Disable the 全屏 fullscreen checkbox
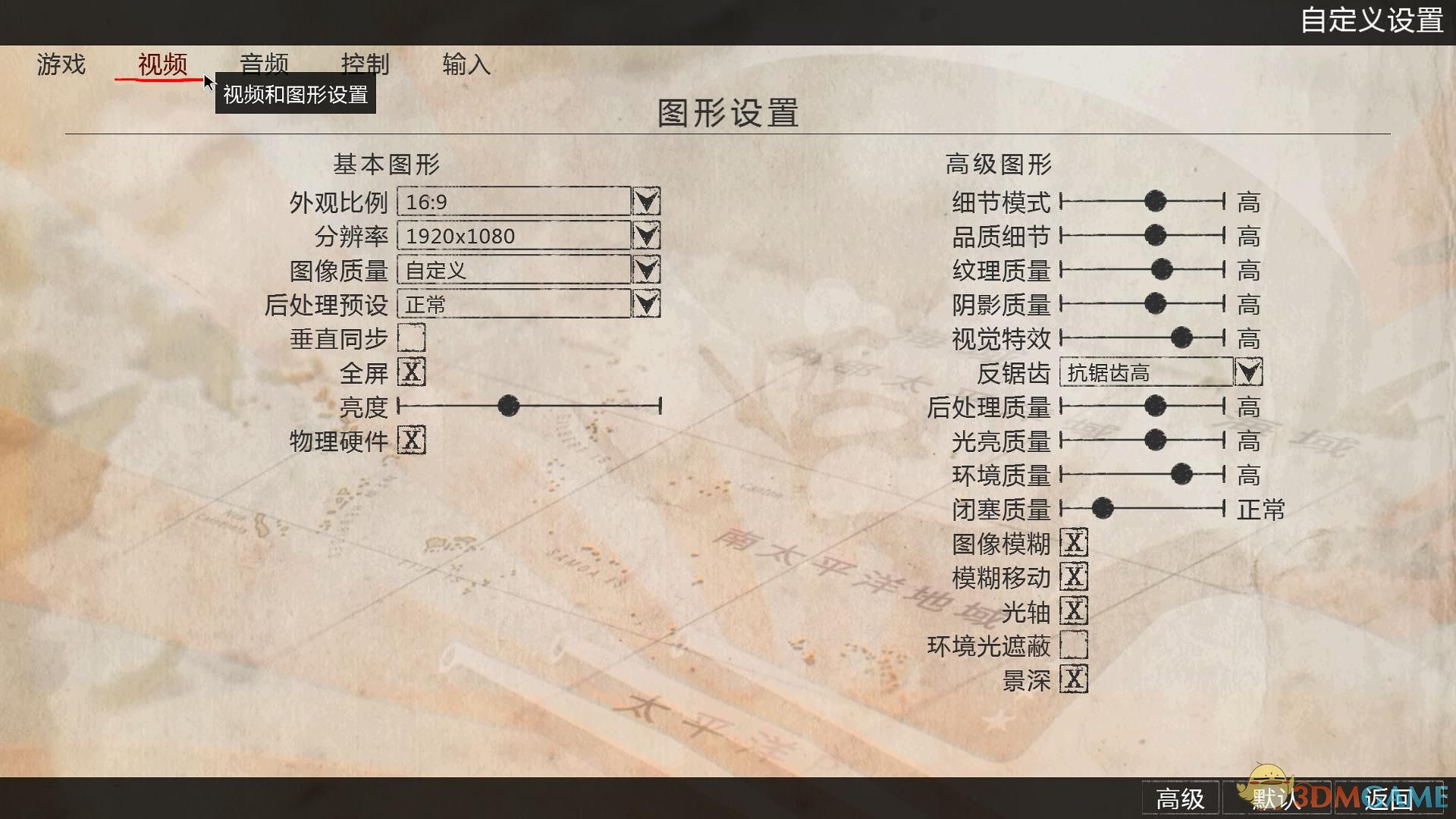This screenshot has width=1456, height=819. [412, 372]
